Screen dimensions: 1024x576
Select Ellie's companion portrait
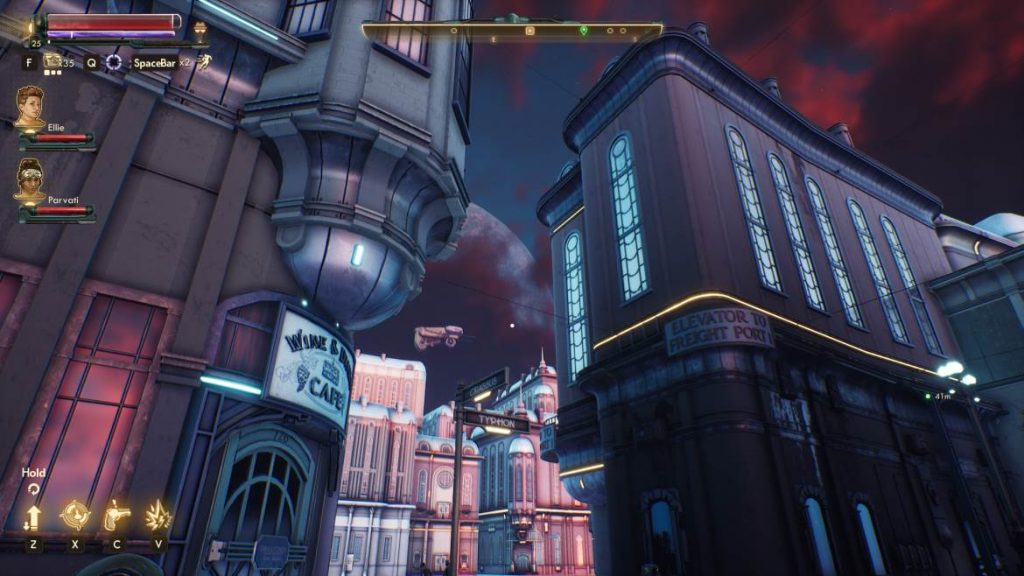pos(30,105)
